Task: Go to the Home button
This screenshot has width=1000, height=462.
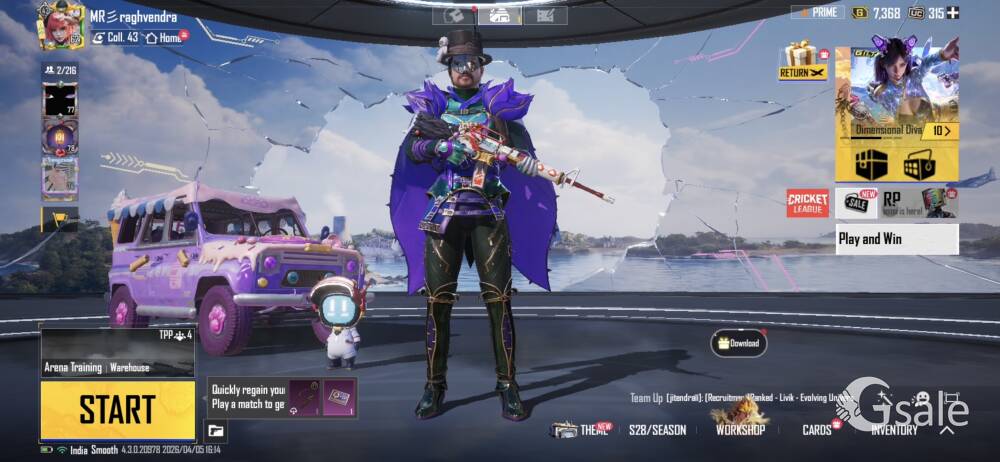Action: [x=165, y=38]
